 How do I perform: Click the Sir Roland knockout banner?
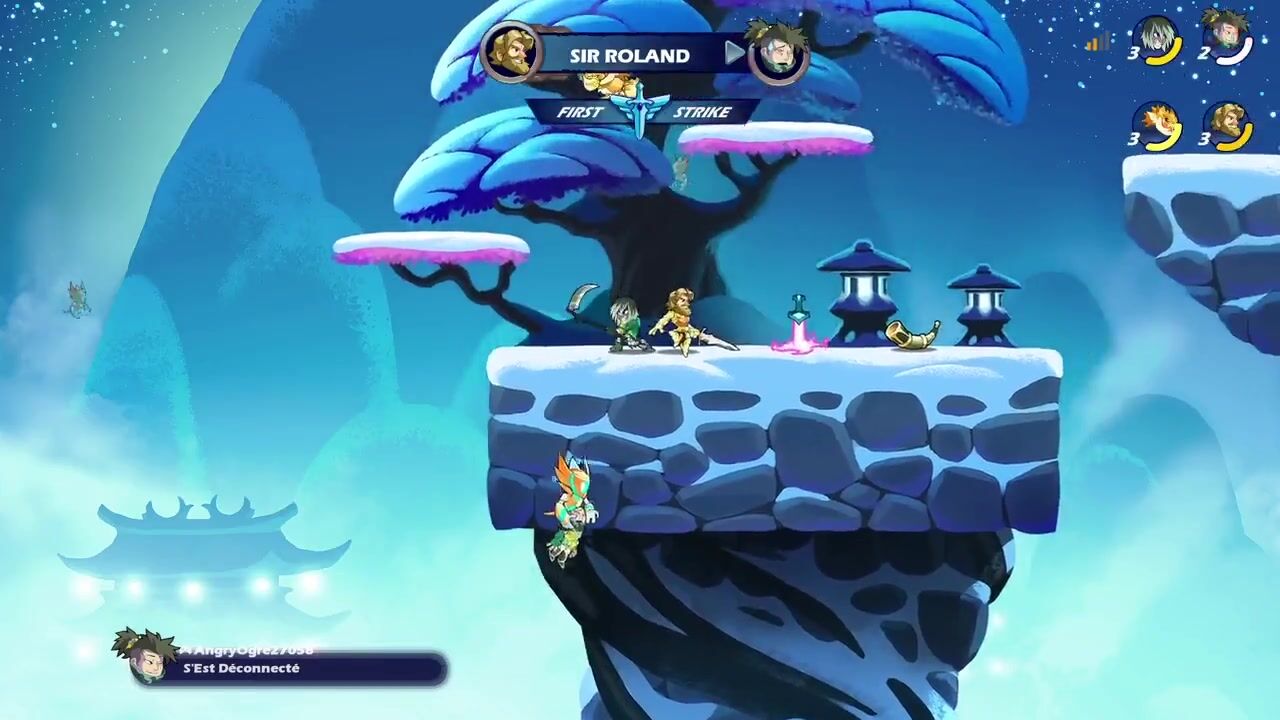630,55
